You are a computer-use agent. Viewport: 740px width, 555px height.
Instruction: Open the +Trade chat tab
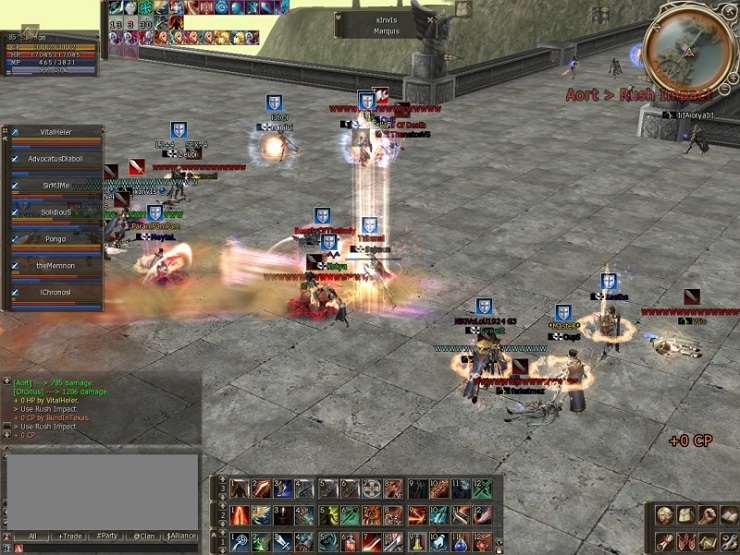(x=69, y=536)
